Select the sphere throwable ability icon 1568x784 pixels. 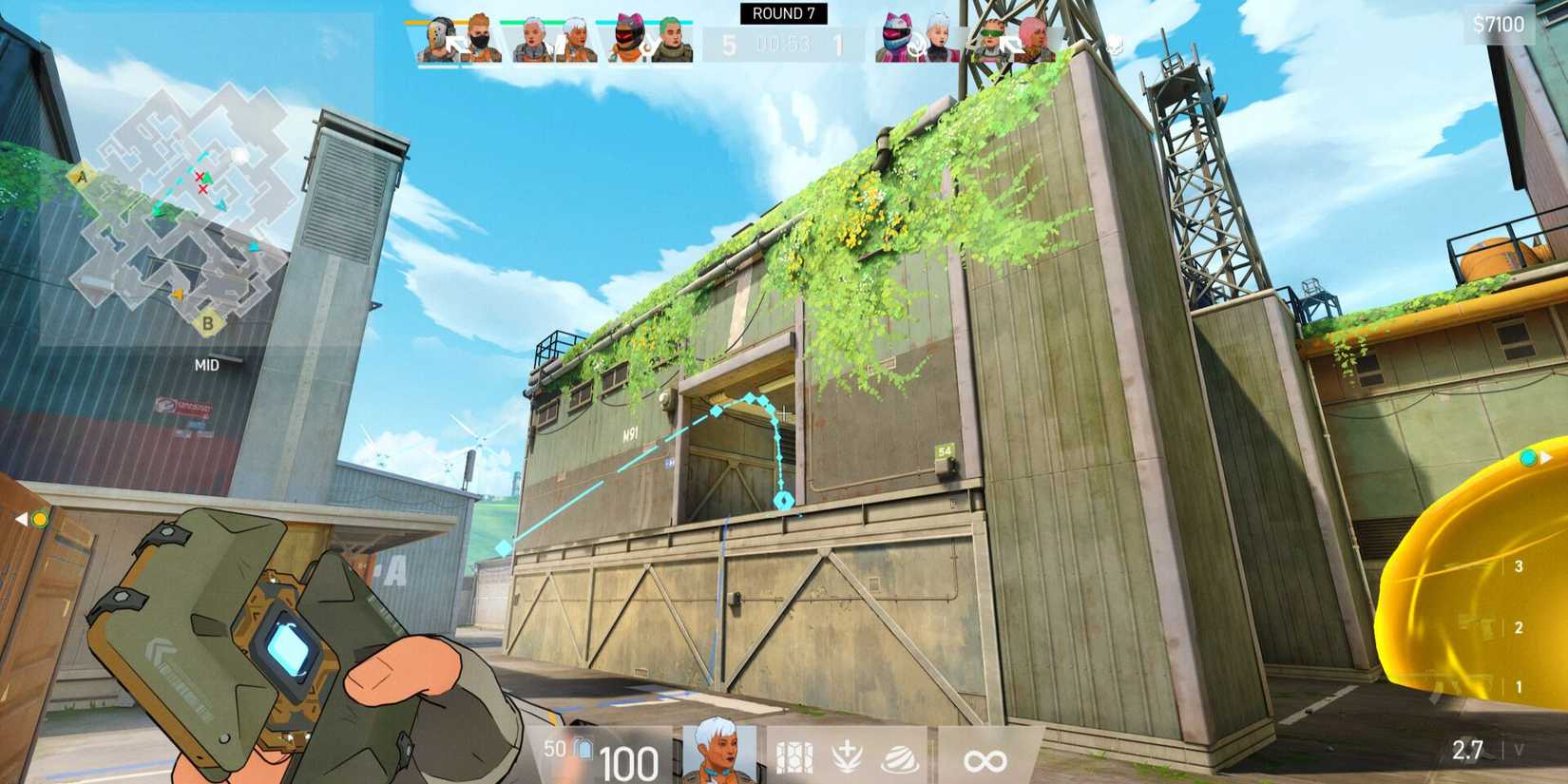click(x=899, y=757)
